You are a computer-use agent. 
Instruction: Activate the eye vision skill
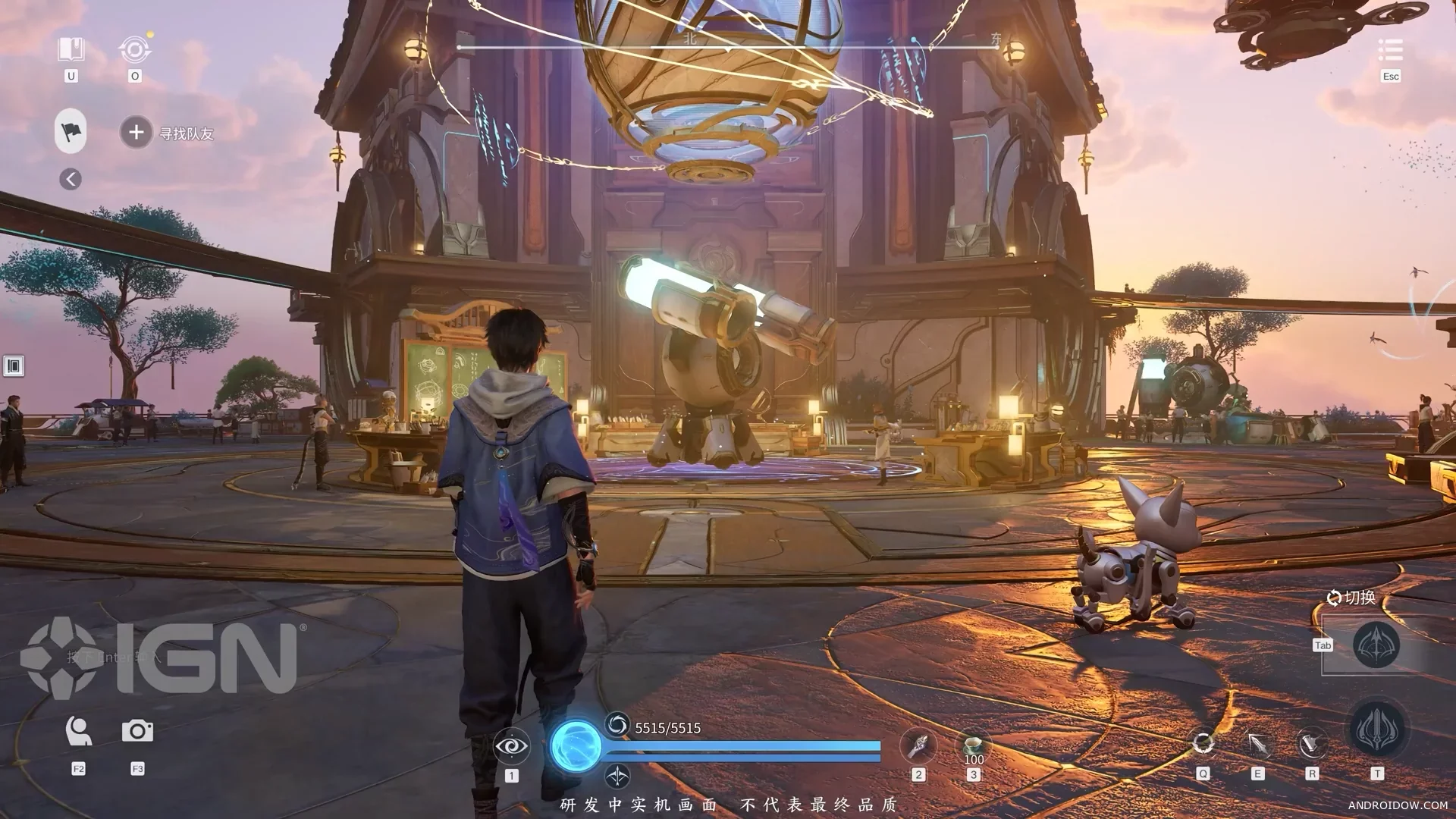(511, 746)
